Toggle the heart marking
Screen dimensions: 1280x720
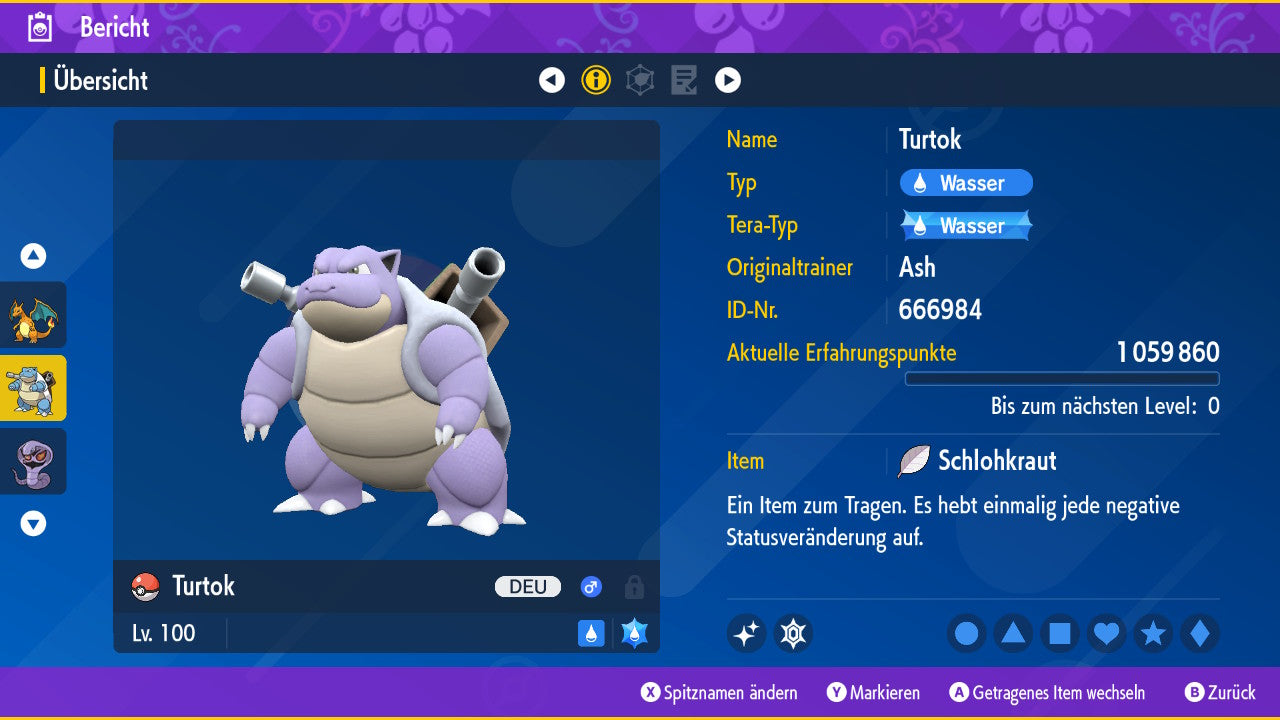click(x=1106, y=633)
